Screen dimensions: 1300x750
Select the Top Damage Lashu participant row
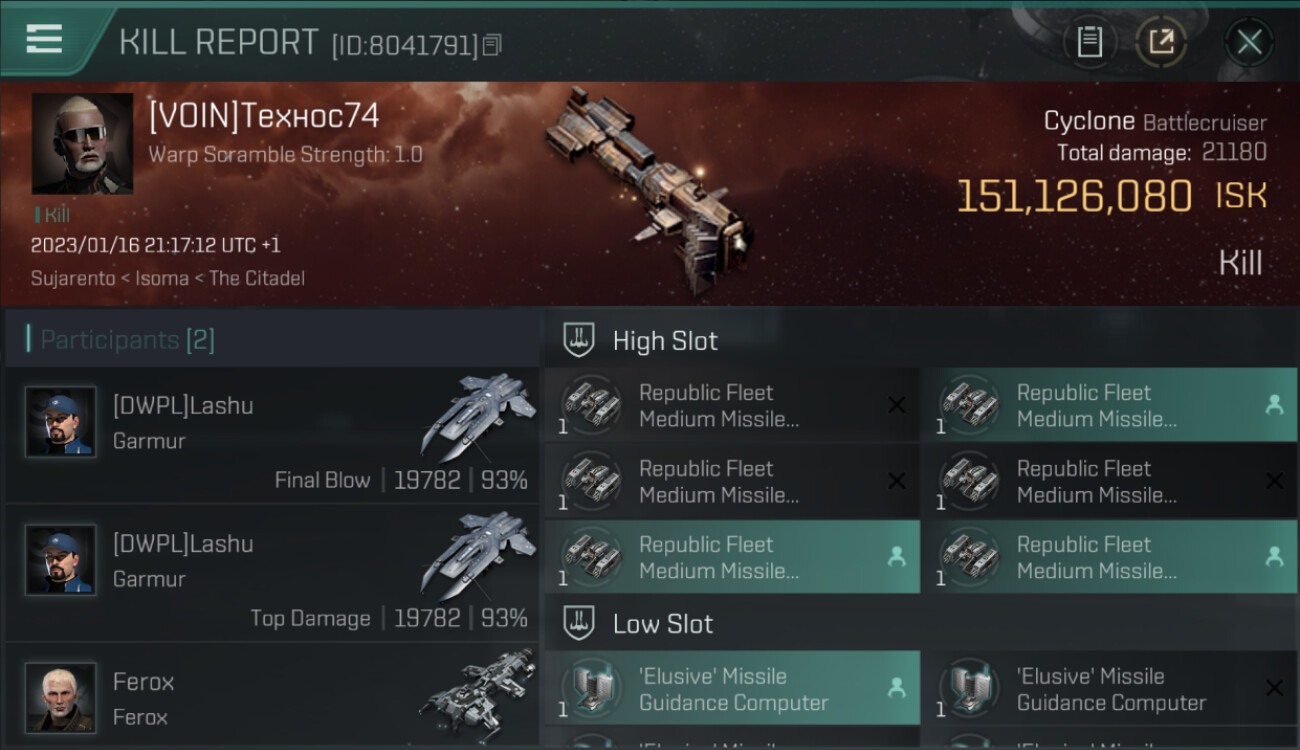click(272, 573)
